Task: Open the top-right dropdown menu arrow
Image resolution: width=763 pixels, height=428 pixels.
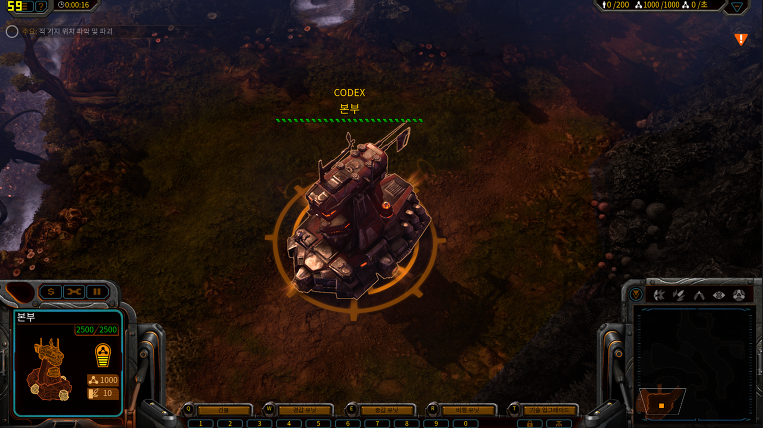Action: click(738, 6)
